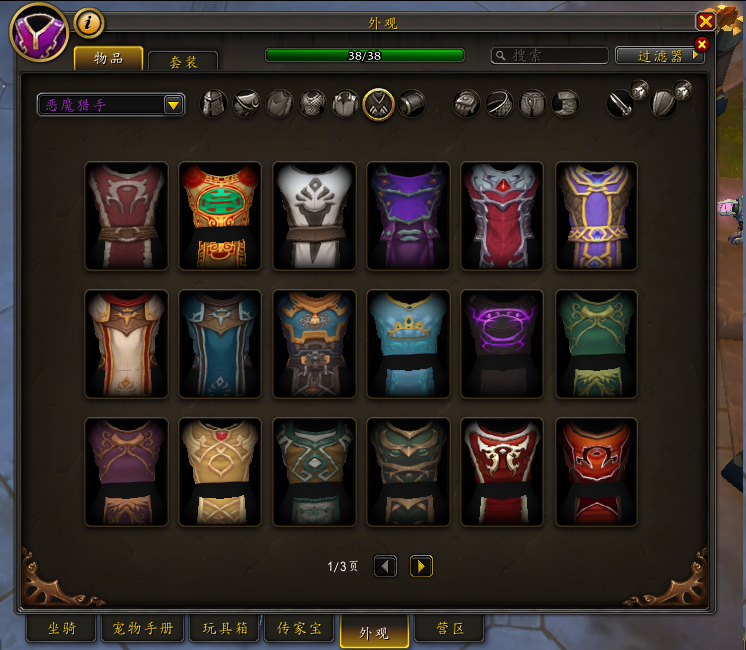Select the 物品 items tab

click(109, 58)
